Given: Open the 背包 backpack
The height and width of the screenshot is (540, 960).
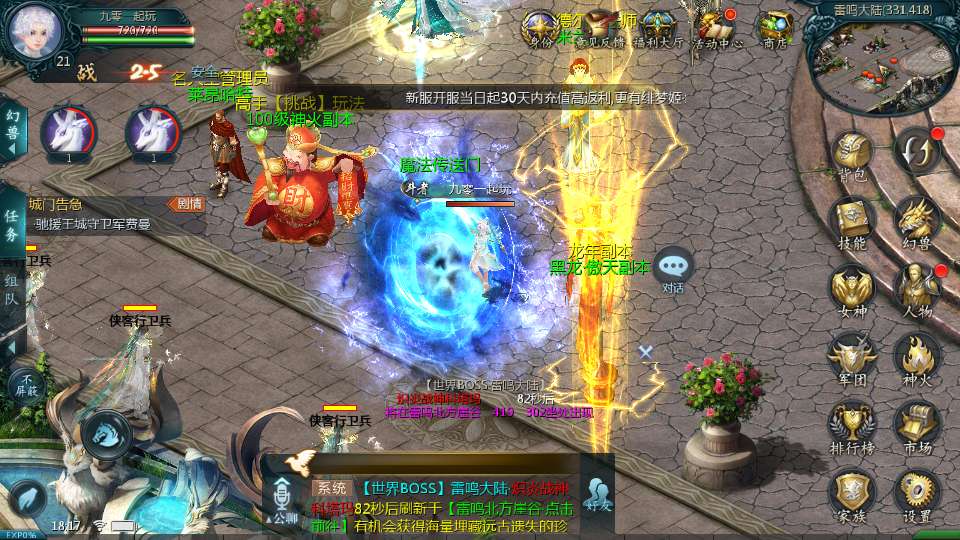Looking at the screenshot, I should [852, 156].
